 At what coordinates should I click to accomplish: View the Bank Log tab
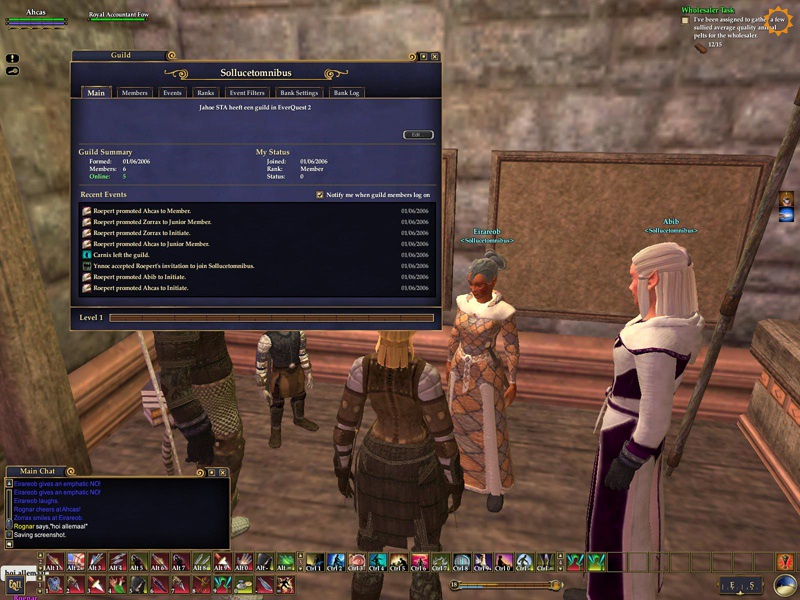pyautogui.click(x=346, y=93)
